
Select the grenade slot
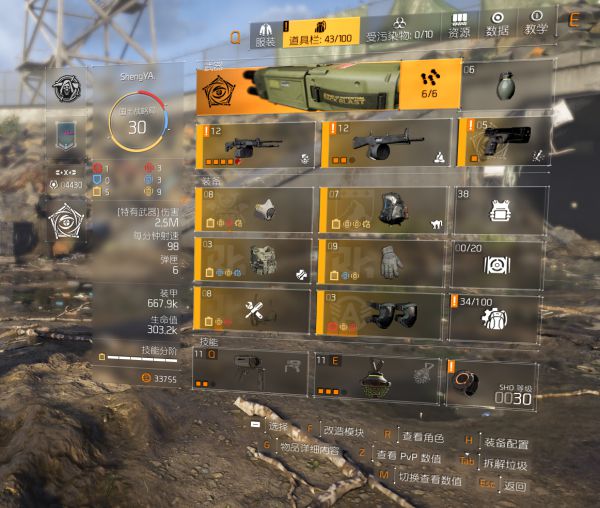click(506, 86)
